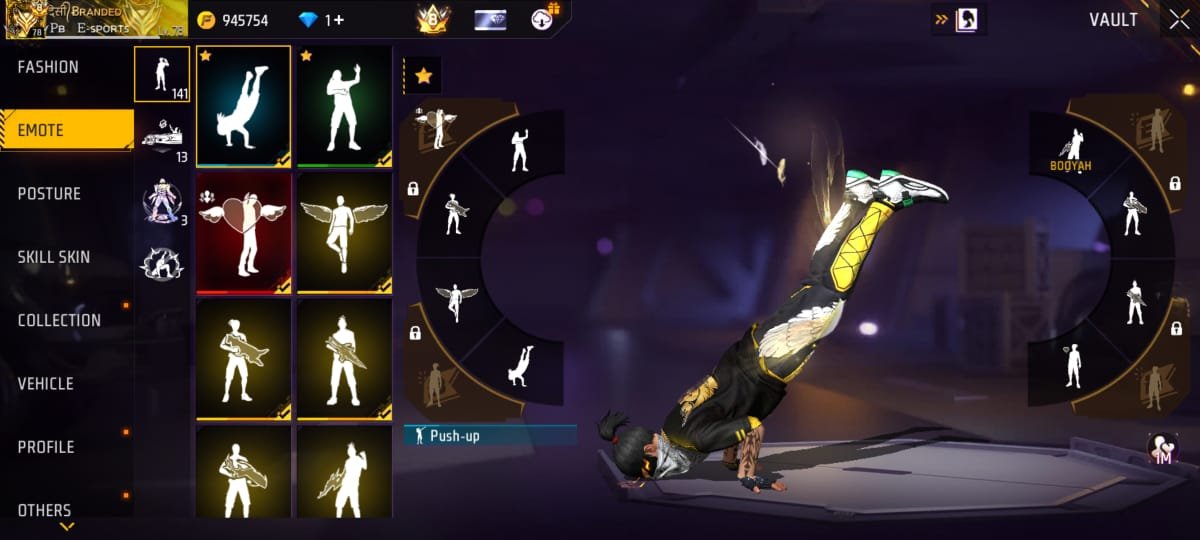Show the character emote subcategory with 141

(x=162, y=74)
